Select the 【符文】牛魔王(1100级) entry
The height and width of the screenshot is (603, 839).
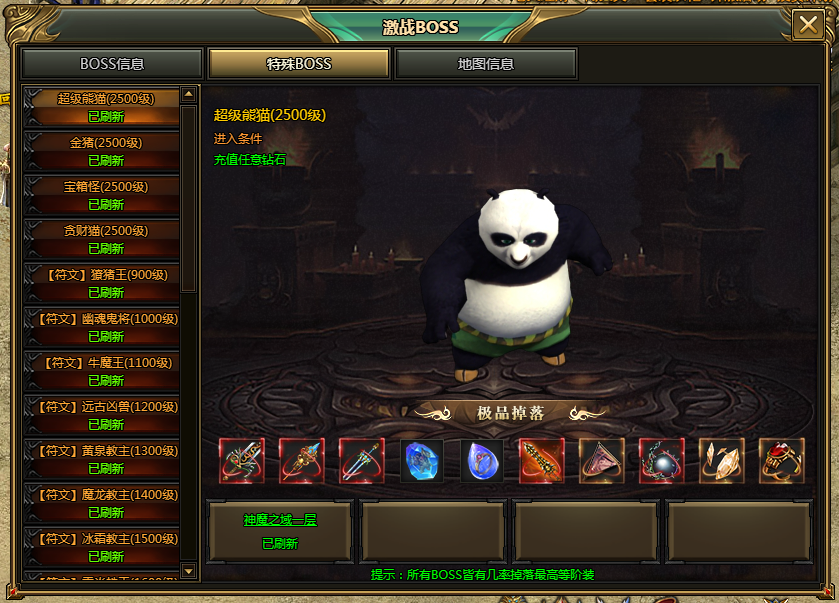tap(100, 371)
